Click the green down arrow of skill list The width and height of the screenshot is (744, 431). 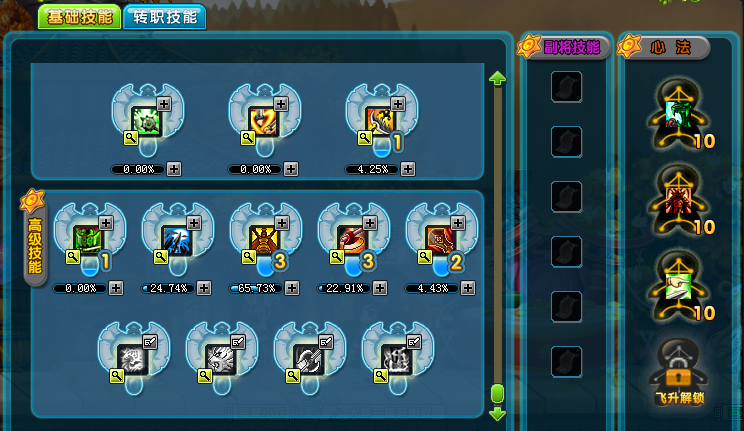pos(497,413)
